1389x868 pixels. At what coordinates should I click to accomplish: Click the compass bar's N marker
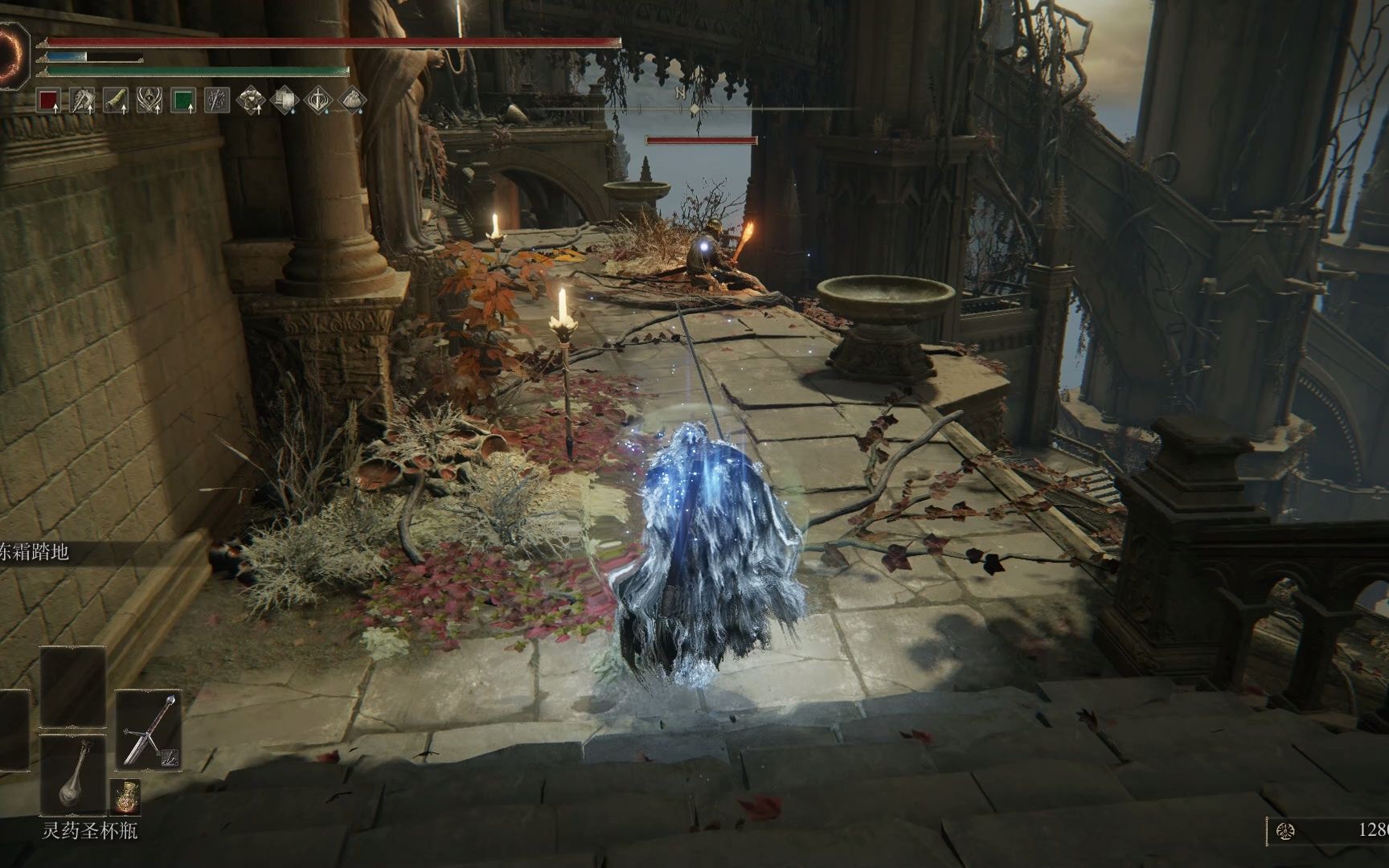[x=680, y=92]
